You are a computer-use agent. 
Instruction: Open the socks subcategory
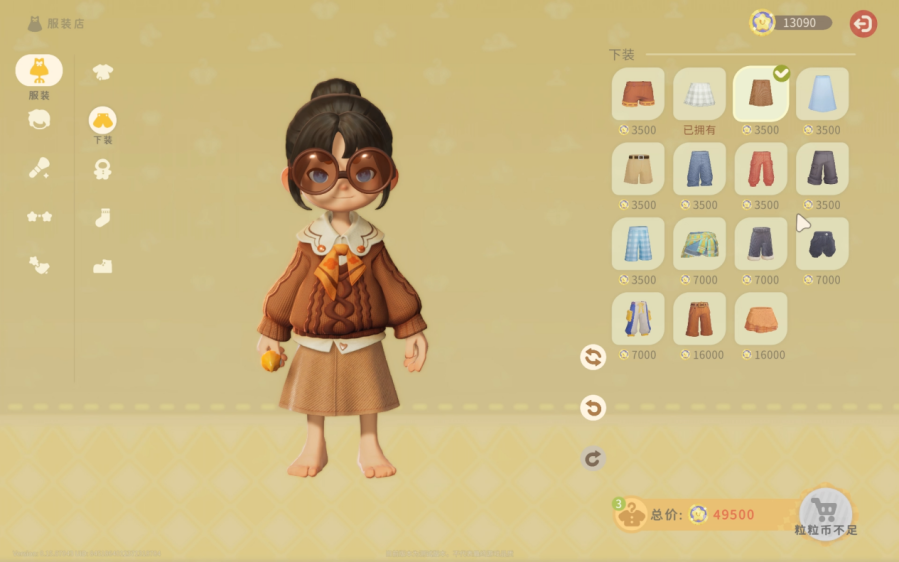[102, 217]
